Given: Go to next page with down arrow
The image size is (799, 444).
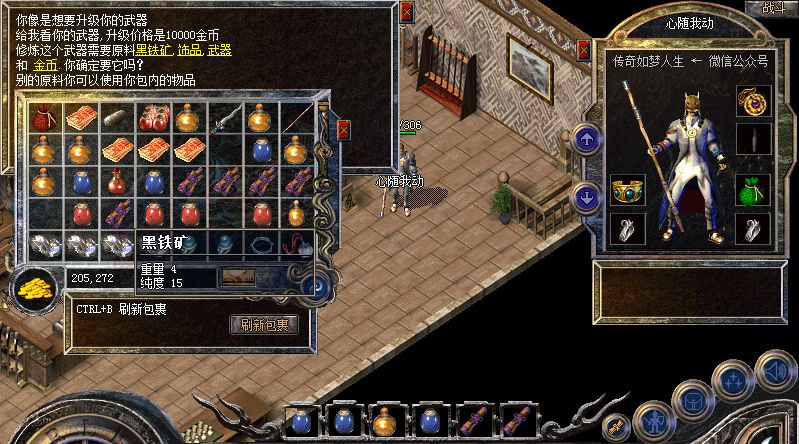Looking at the screenshot, I should pyautogui.click(x=589, y=197).
